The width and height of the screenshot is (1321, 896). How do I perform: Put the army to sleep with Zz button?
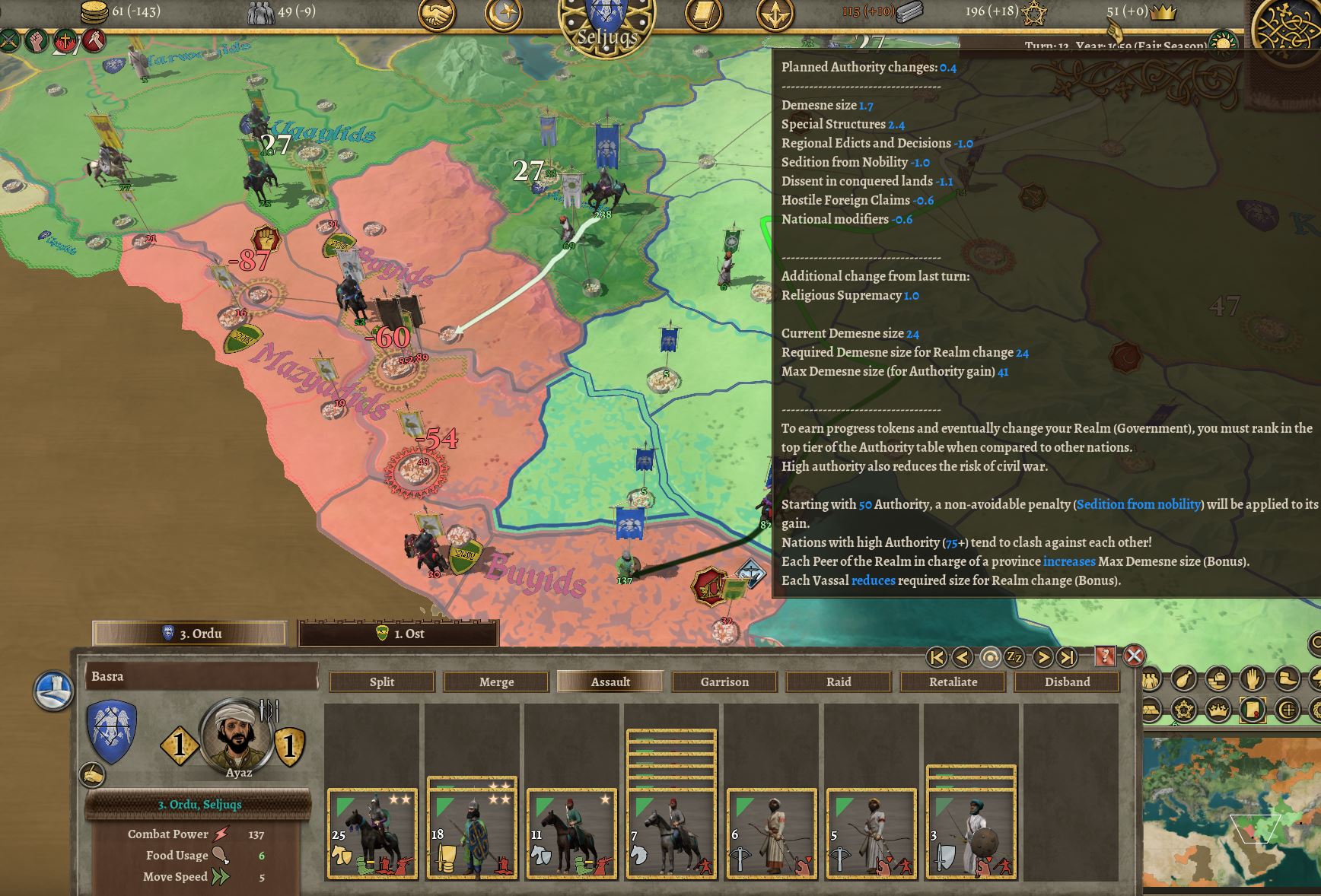pos(1014,657)
